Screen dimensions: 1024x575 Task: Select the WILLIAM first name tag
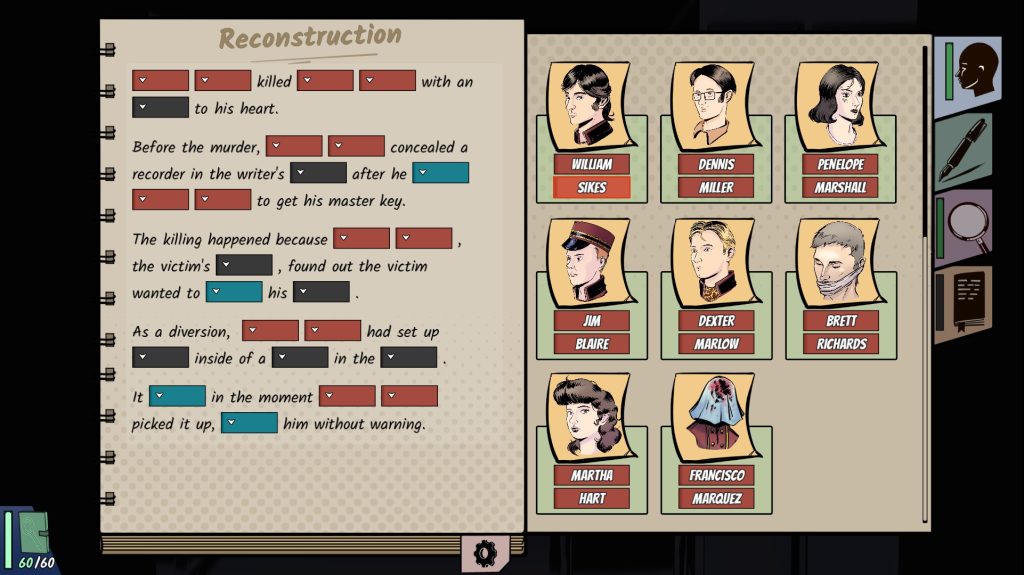(x=592, y=164)
